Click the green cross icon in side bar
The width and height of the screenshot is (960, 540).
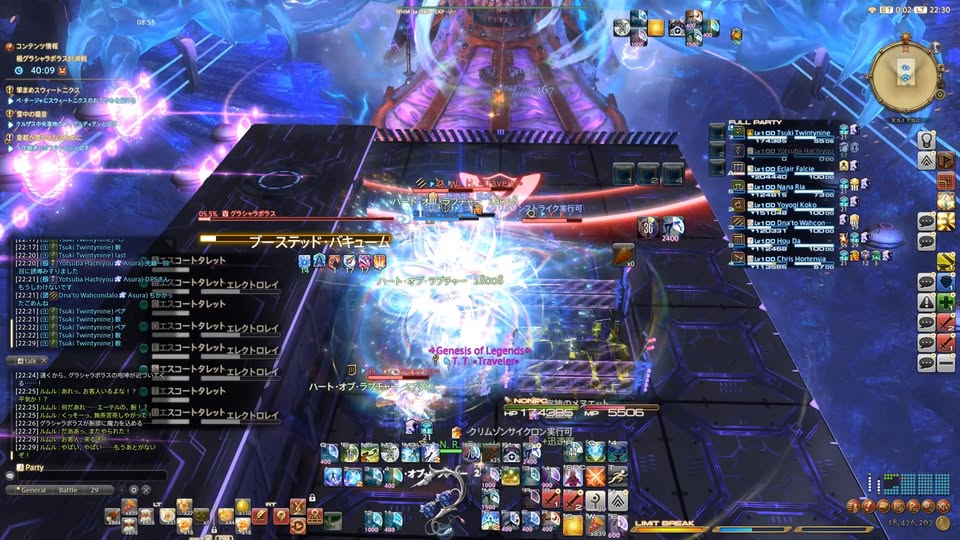coord(945,302)
